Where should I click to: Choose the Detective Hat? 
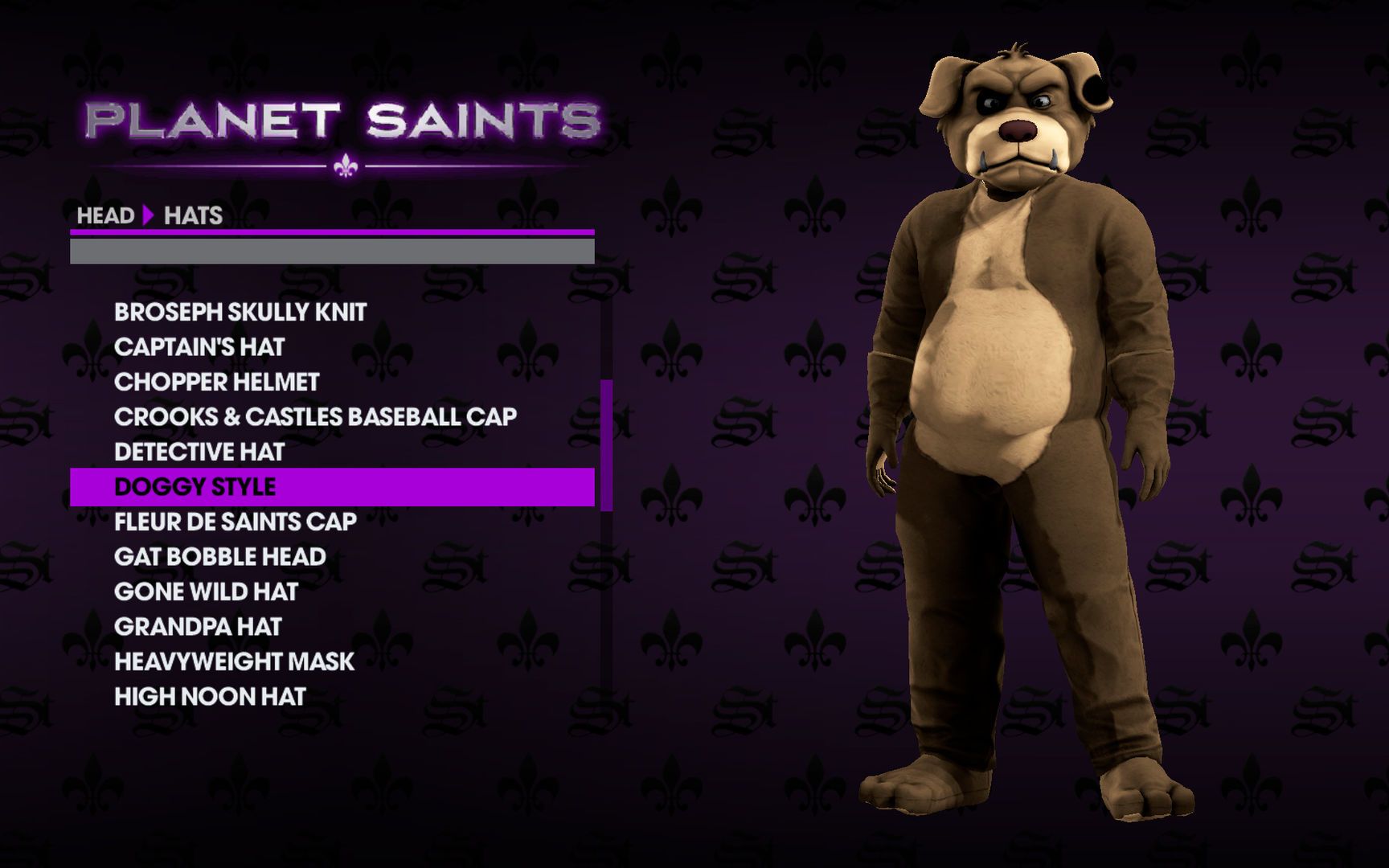[x=199, y=452]
